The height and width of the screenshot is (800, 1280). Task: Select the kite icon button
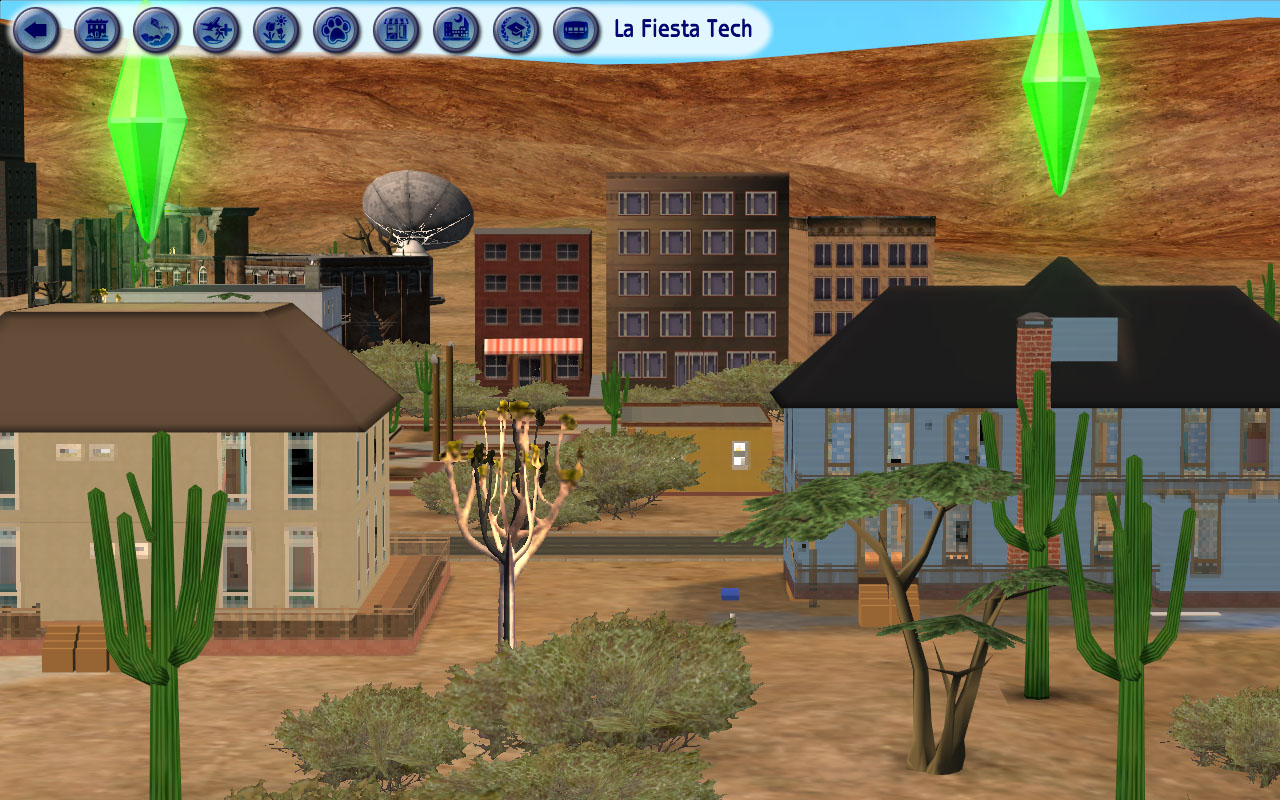[x=157, y=30]
